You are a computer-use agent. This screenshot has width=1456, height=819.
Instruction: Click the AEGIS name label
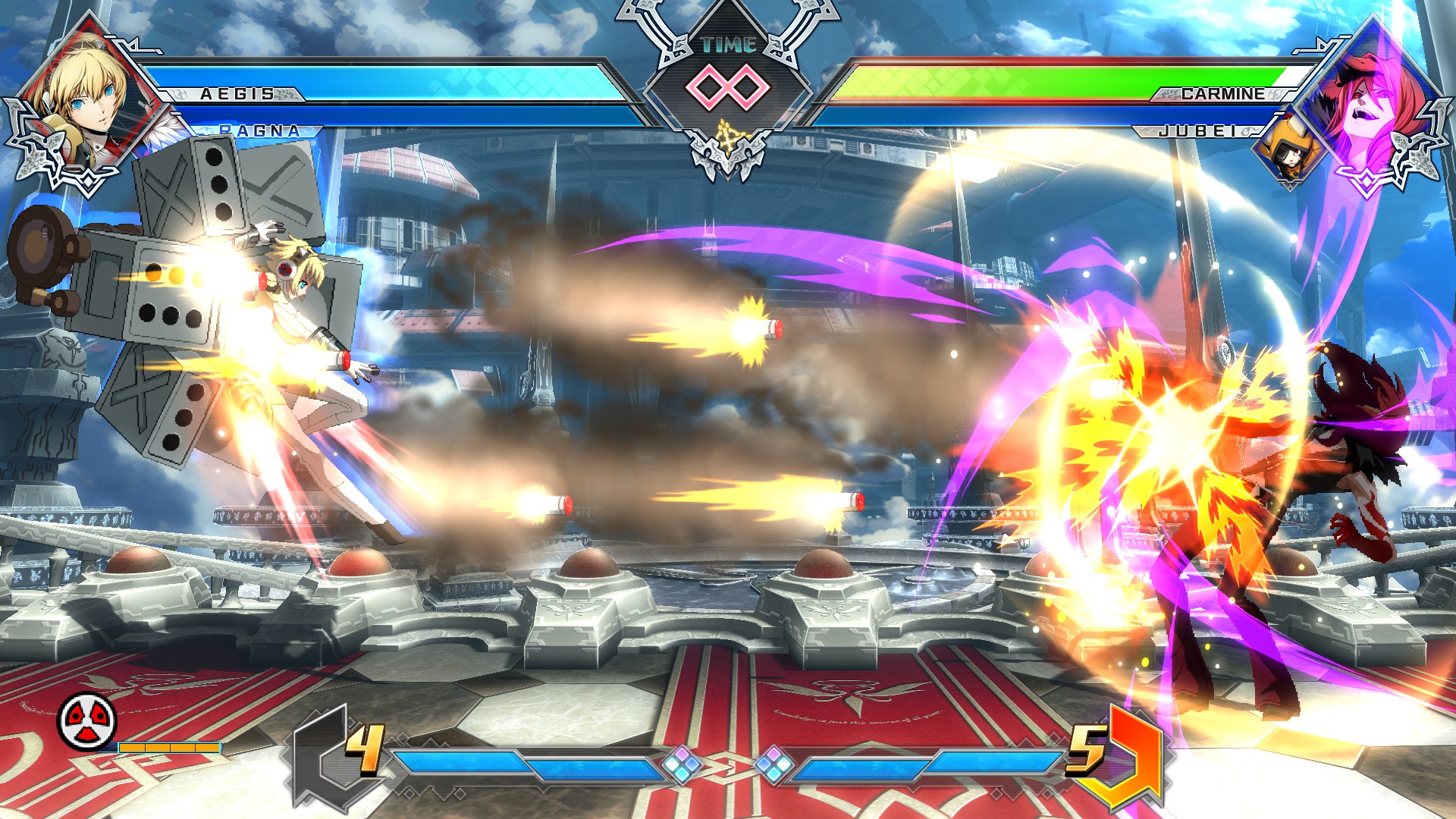click(x=235, y=96)
